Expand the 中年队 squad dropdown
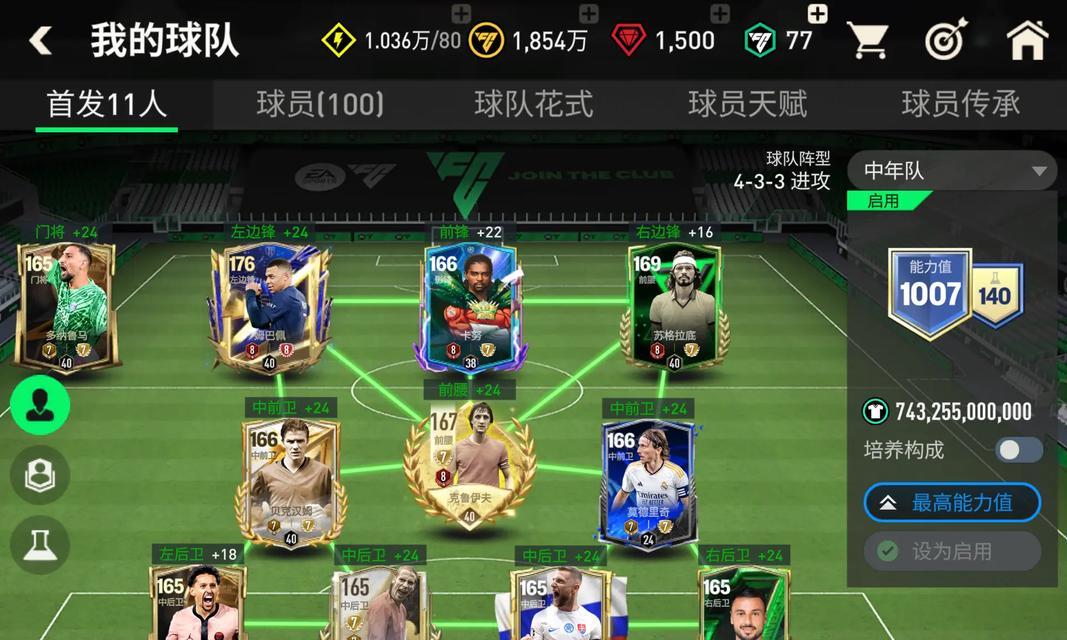This screenshot has height=640, width=1067. 951,171
